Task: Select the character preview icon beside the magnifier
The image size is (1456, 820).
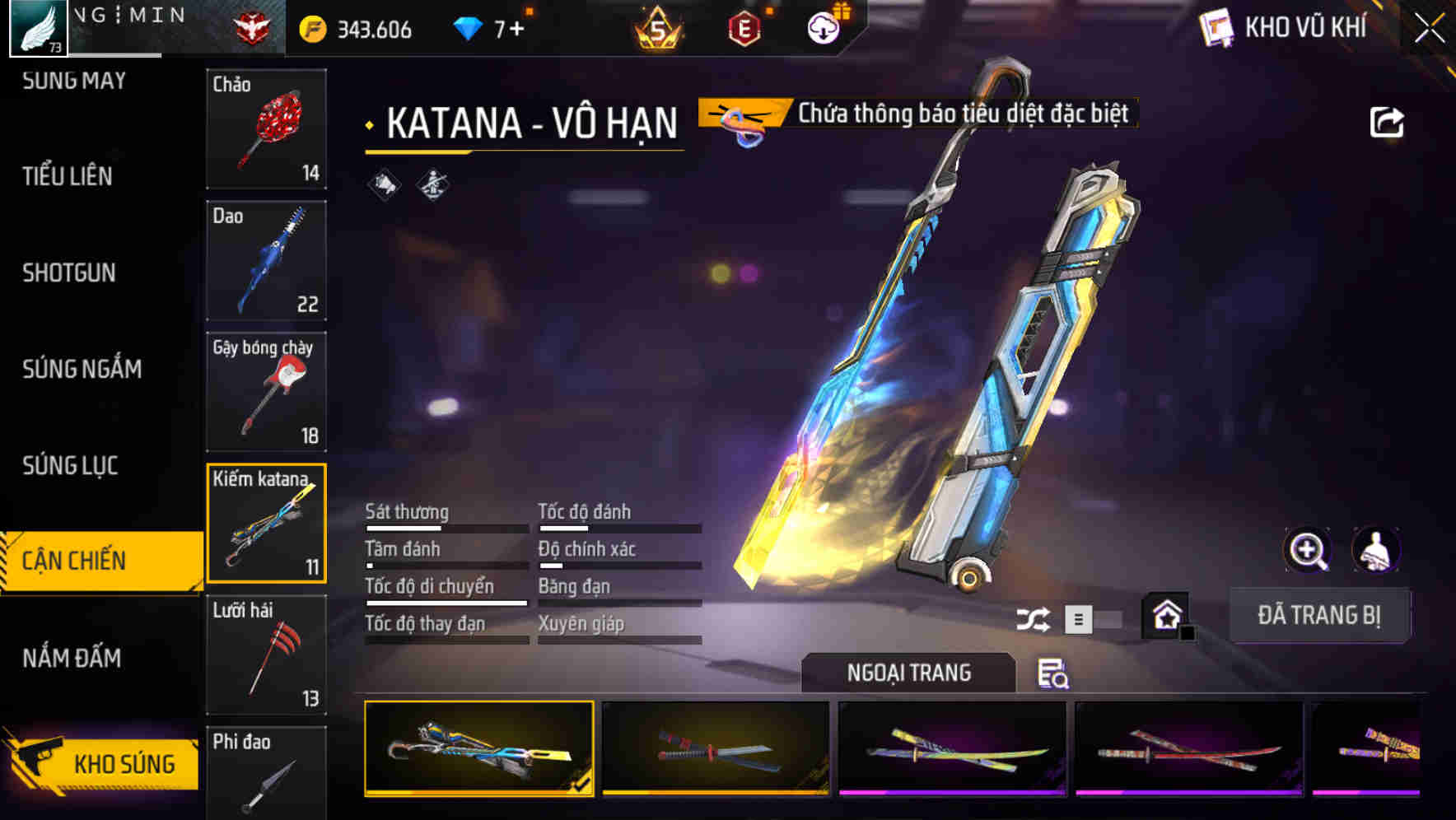Action: (1374, 550)
